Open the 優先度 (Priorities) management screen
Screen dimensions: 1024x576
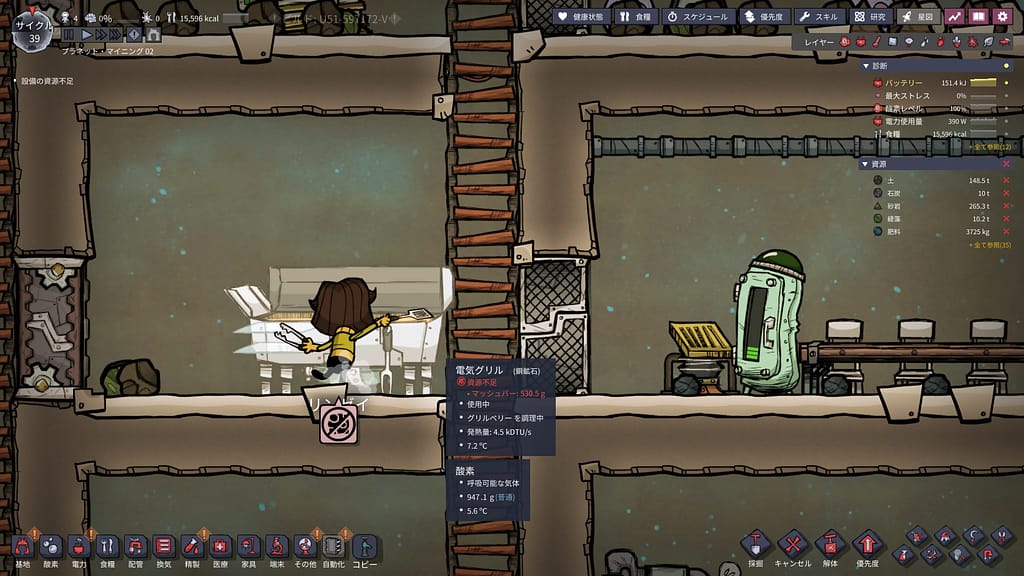(x=763, y=16)
